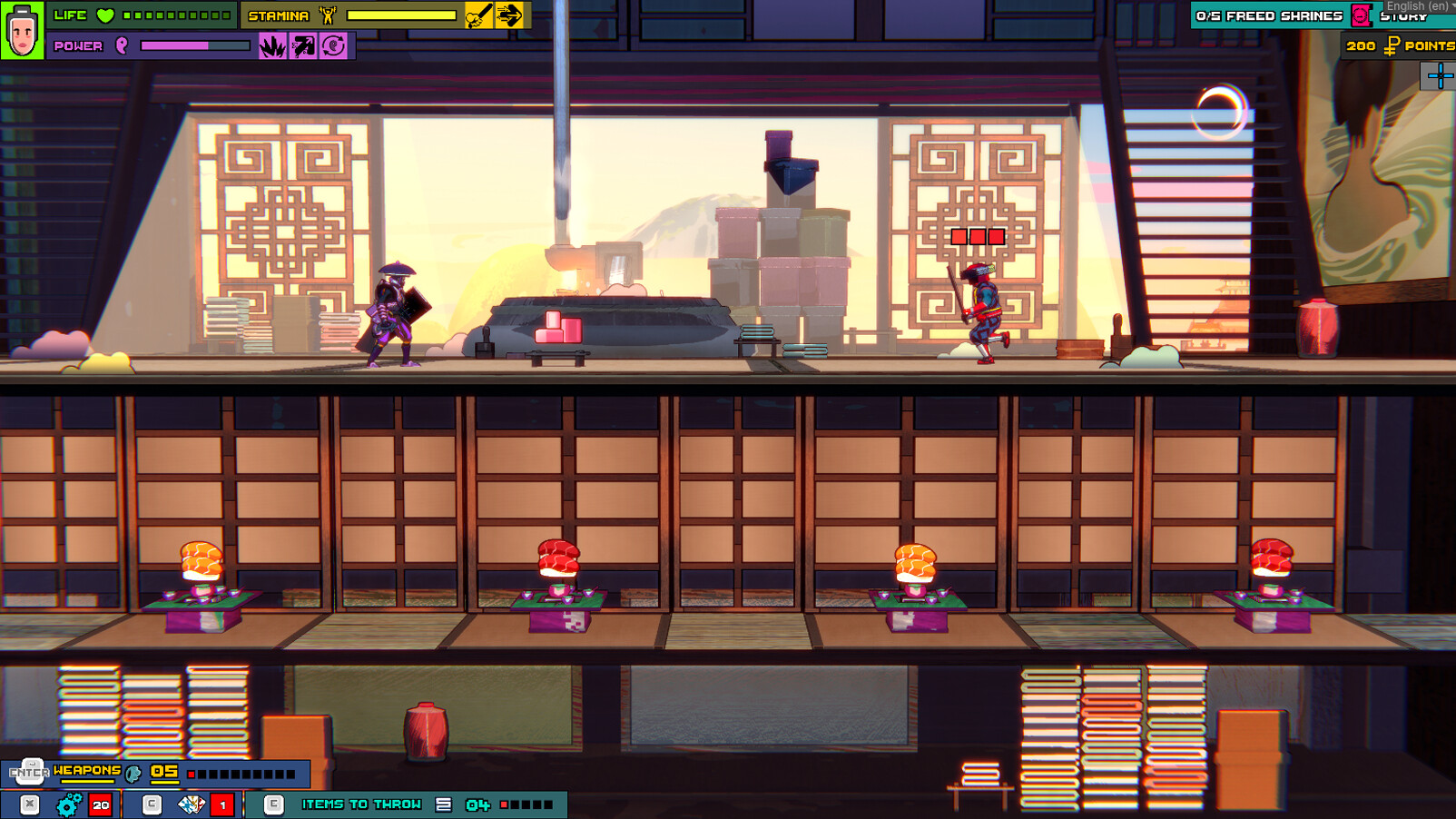This screenshot has height=819, width=1456.
Task: Click the gear weapon icon showing 20
Action: point(66,804)
